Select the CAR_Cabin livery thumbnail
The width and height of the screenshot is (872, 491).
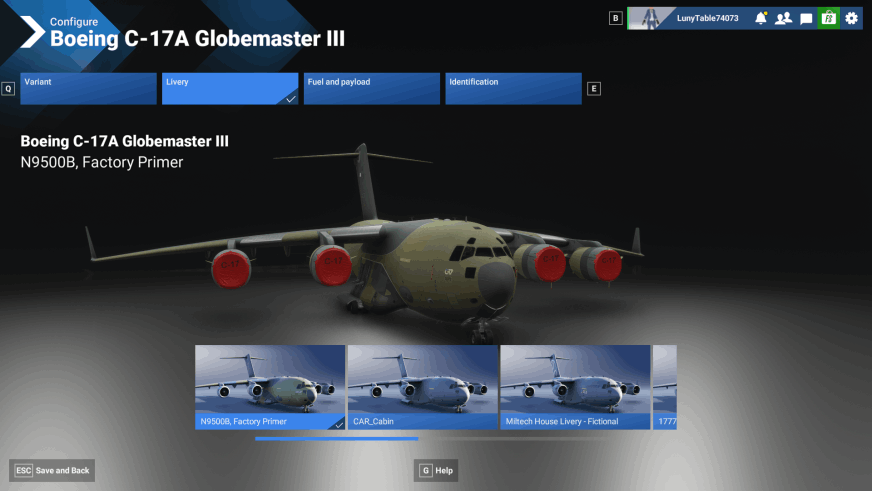[x=423, y=387]
